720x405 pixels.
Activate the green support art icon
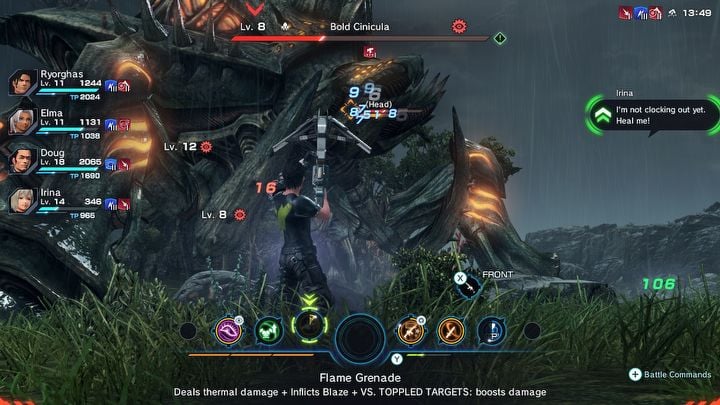pyautogui.click(x=269, y=330)
